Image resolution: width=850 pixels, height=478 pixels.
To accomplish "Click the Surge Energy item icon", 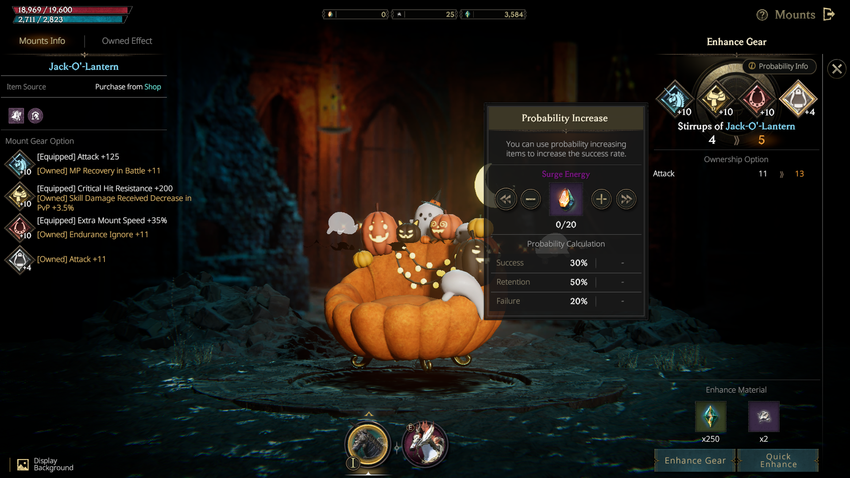I will [x=566, y=199].
